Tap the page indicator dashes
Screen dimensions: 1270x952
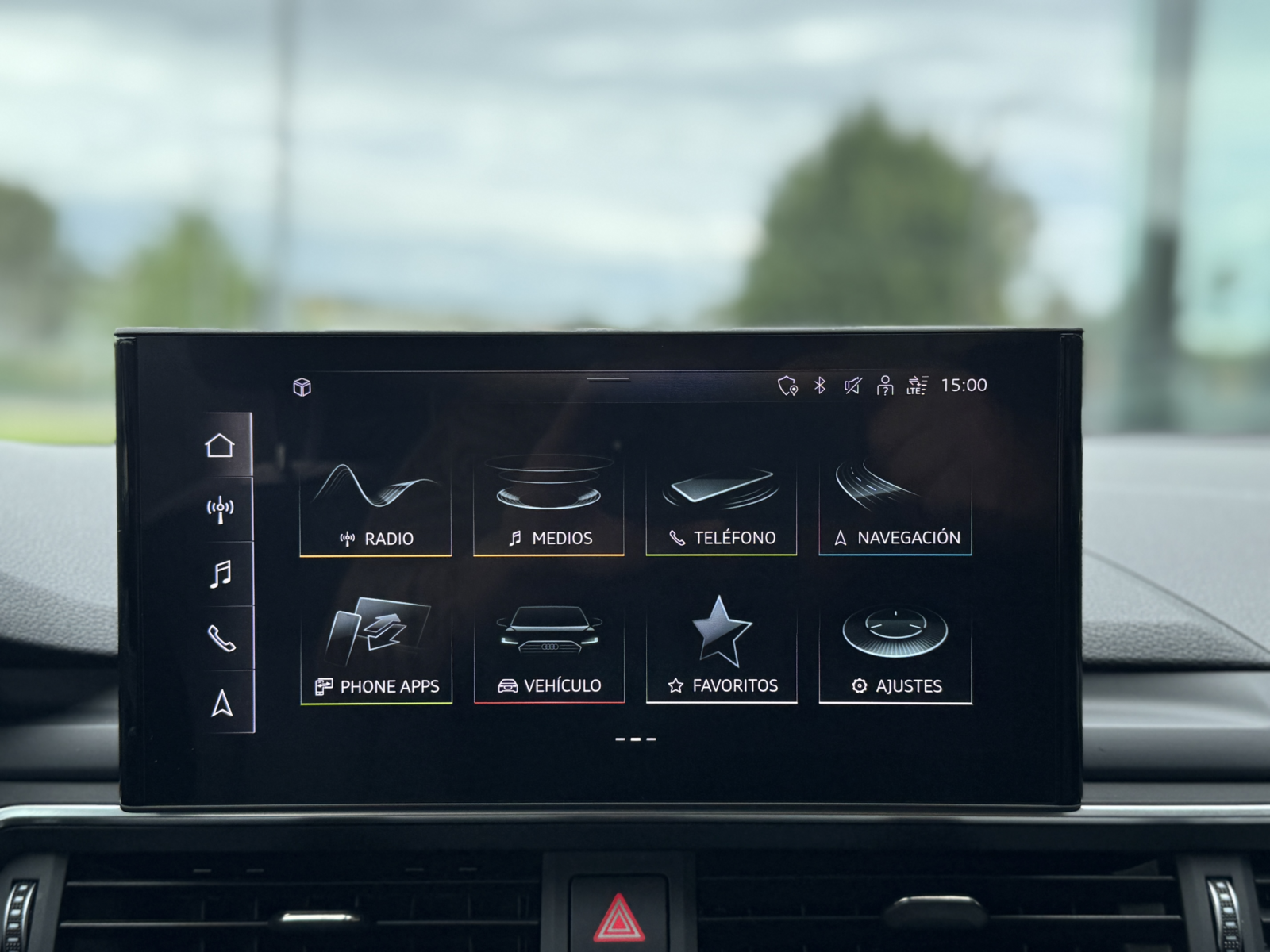636,739
